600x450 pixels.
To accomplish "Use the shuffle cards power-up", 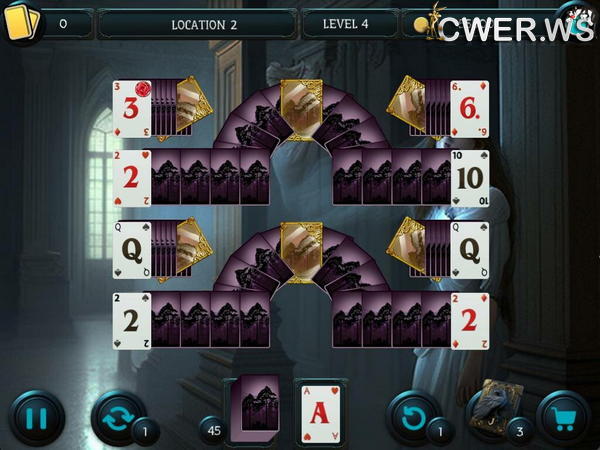I will click(116, 416).
